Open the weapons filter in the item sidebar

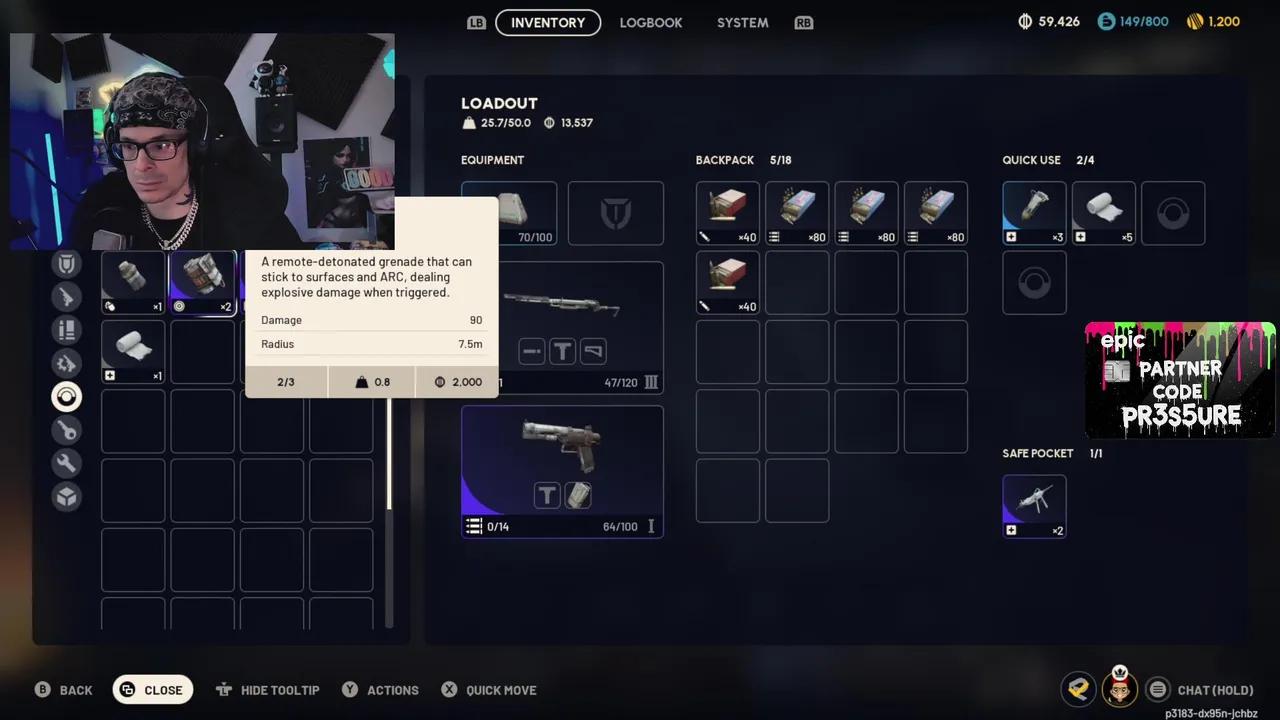(66, 296)
